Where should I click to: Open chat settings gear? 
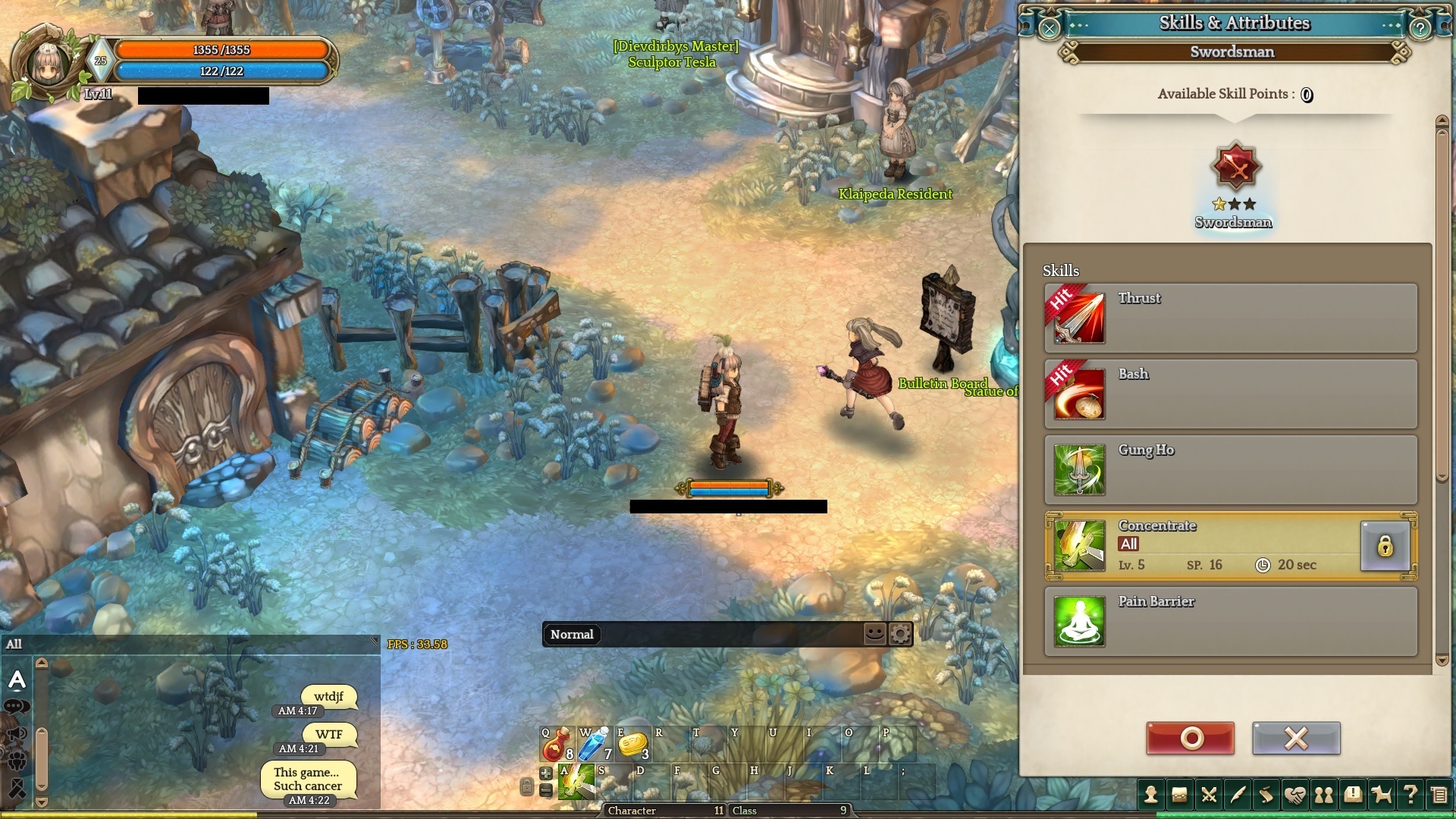coord(900,633)
